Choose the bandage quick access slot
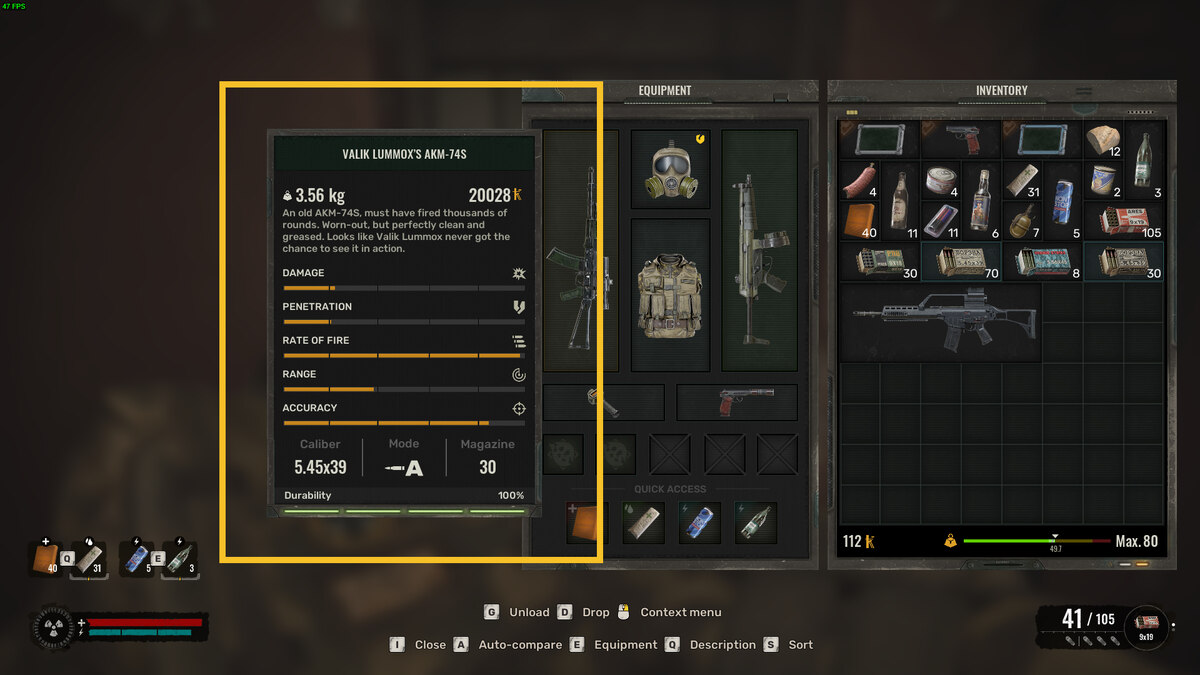Image resolution: width=1200 pixels, height=675 pixels. coord(643,522)
